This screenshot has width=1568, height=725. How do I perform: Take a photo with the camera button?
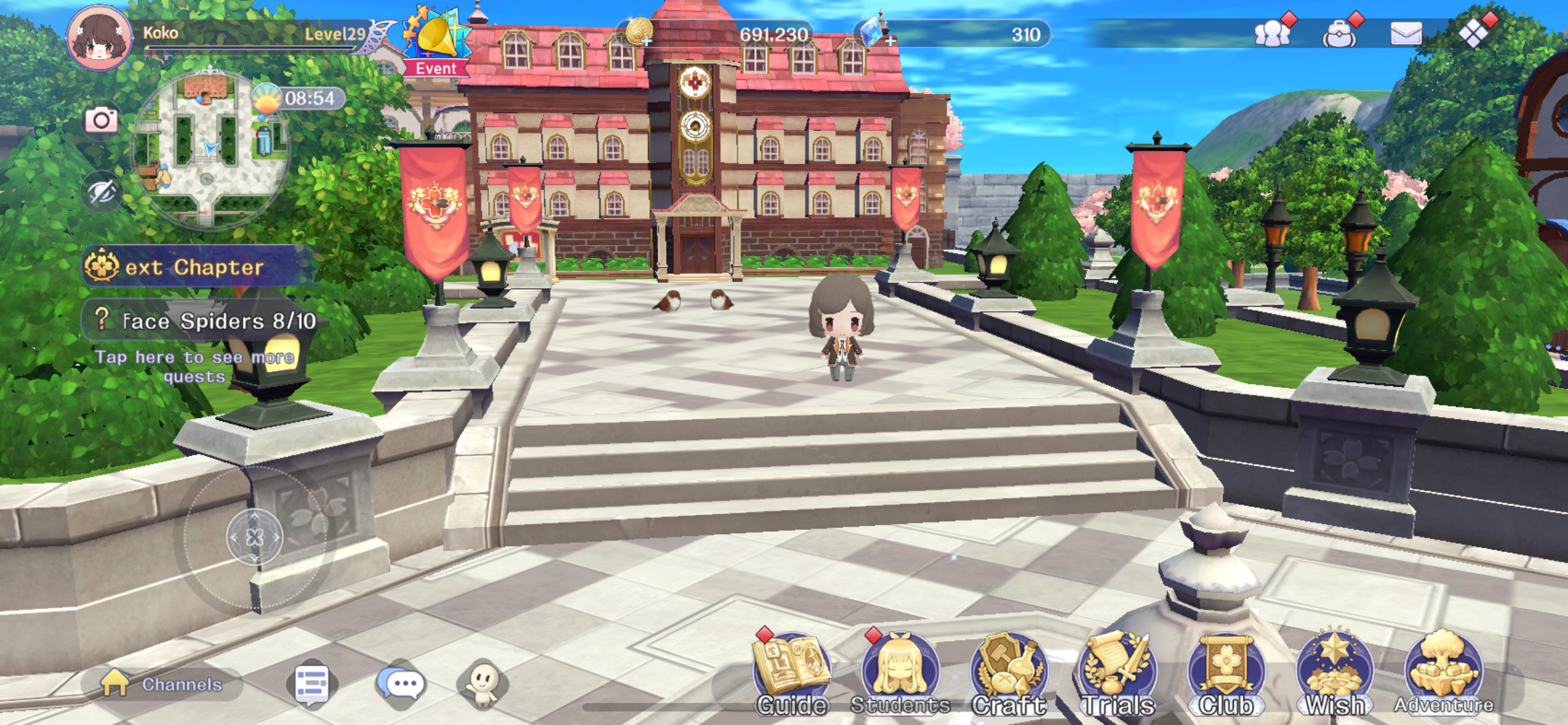pos(101,120)
